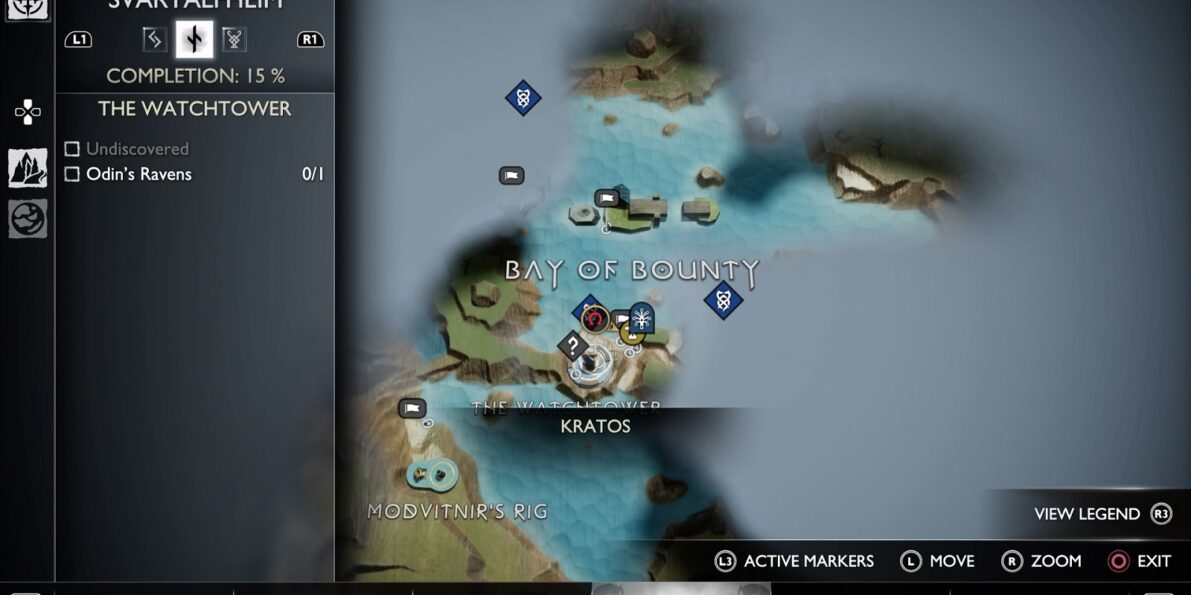Select the blue knot marker right of Bay of Bounty

pyautogui.click(x=723, y=299)
